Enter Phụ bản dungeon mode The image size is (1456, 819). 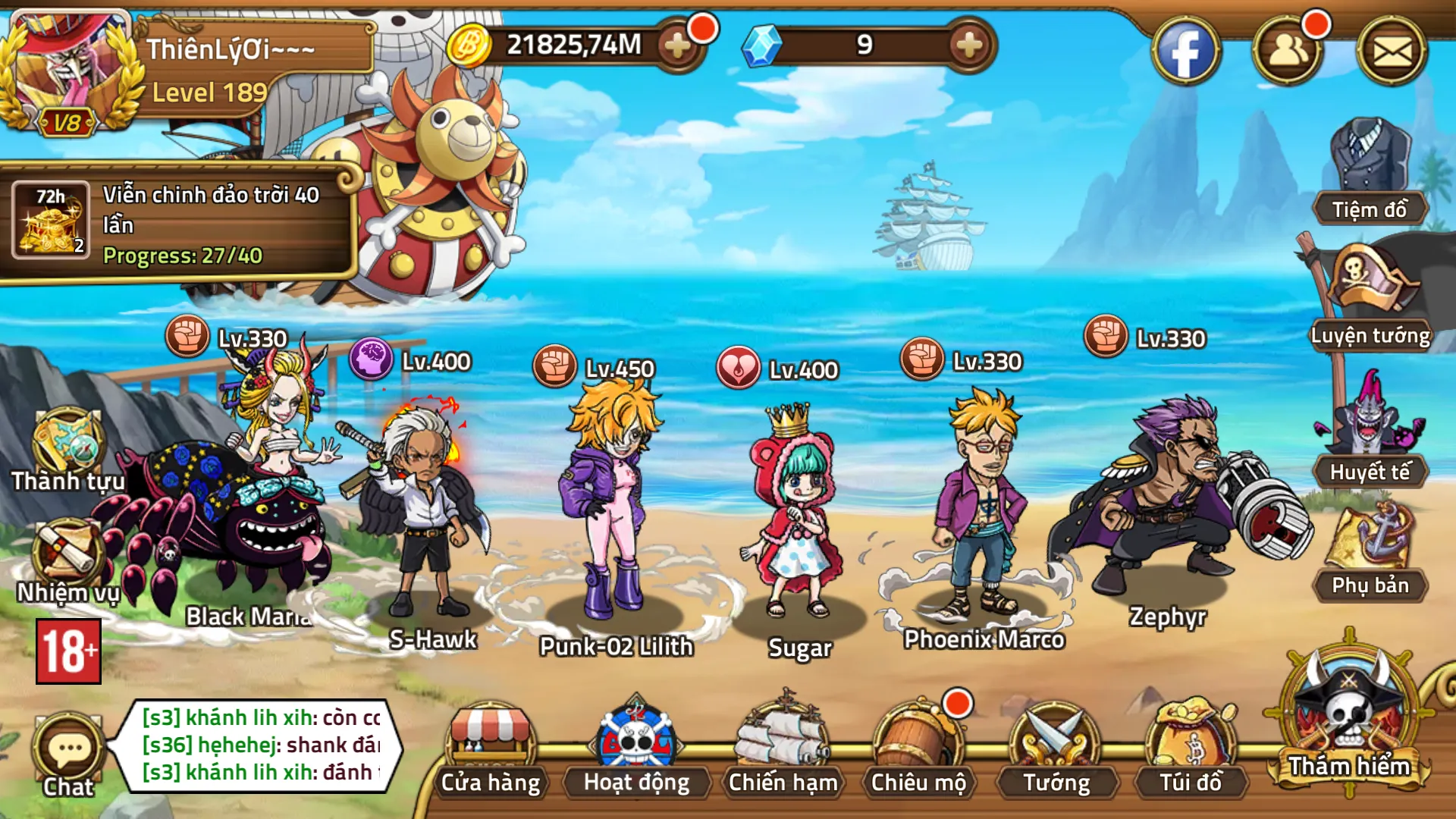point(1370,550)
